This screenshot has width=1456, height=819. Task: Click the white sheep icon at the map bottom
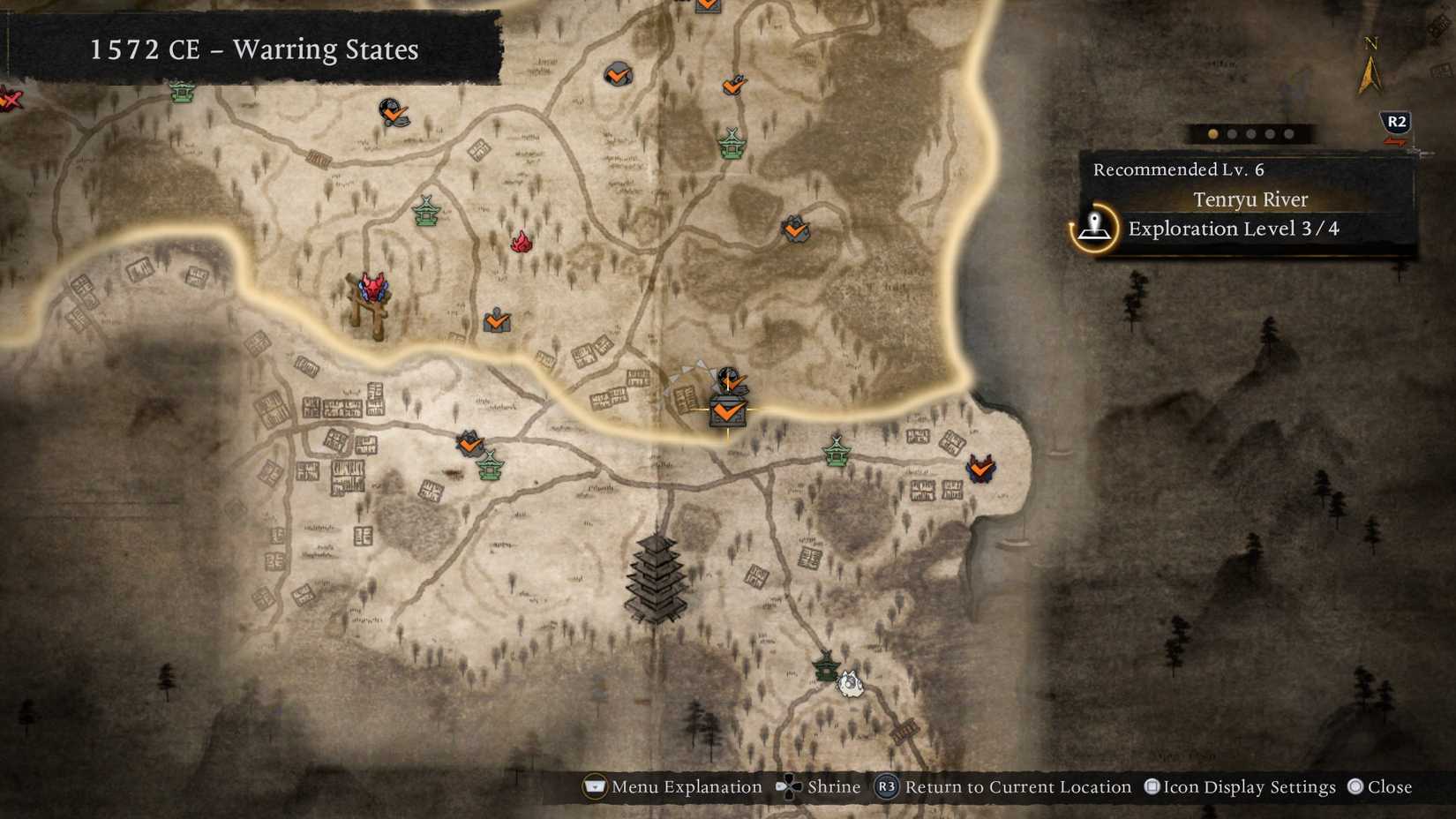850,682
